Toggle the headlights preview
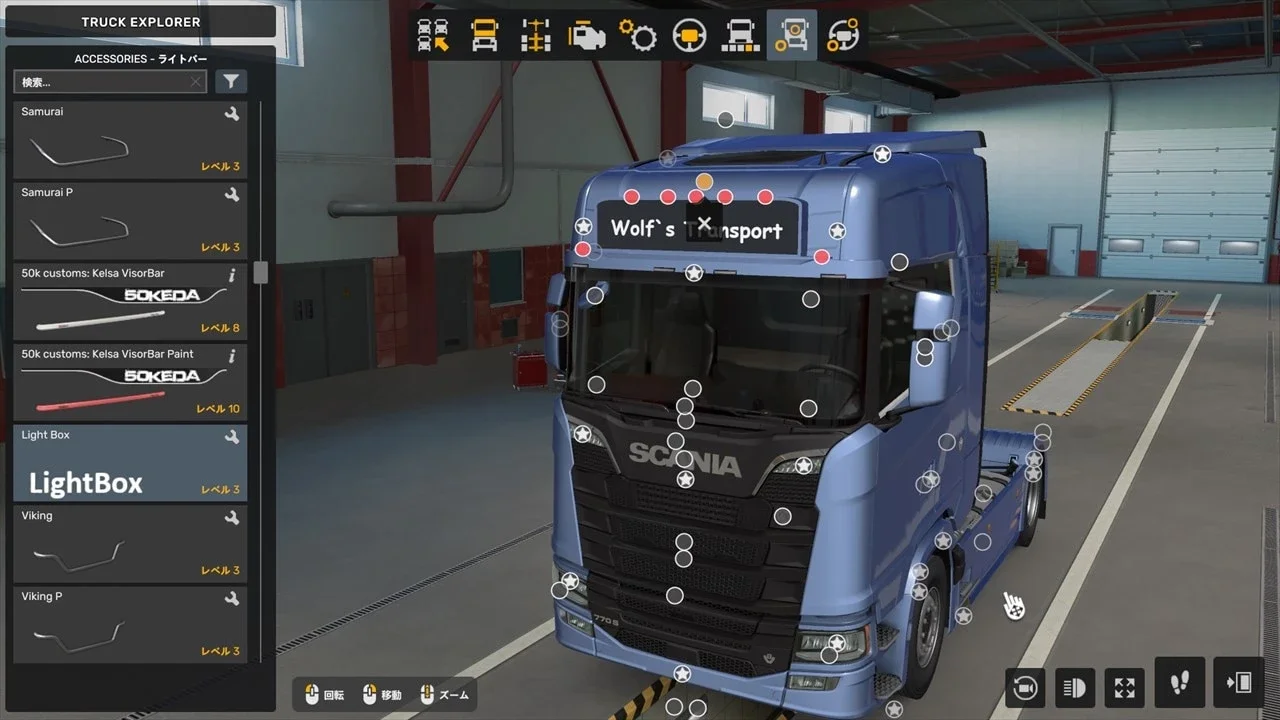This screenshot has width=1280, height=720. coord(1074,687)
